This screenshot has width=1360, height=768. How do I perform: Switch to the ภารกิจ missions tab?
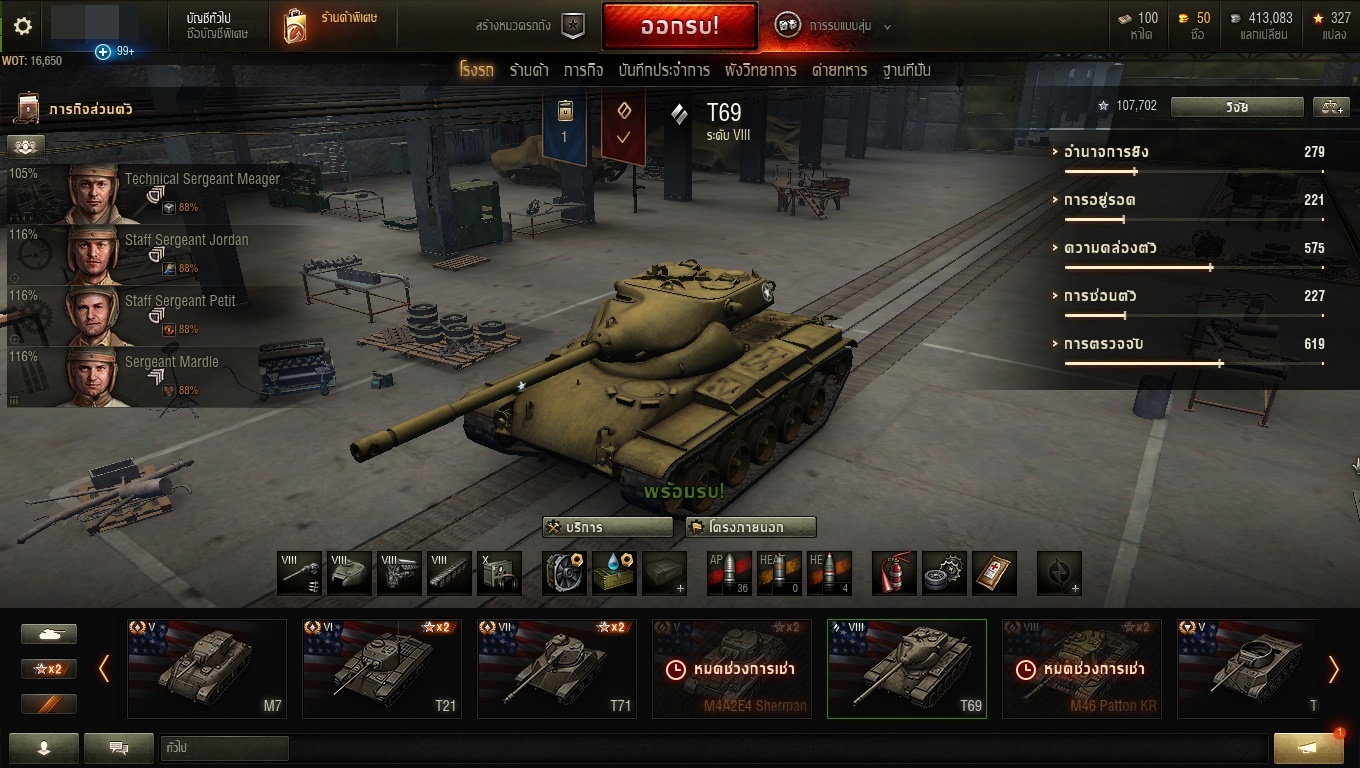click(583, 70)
